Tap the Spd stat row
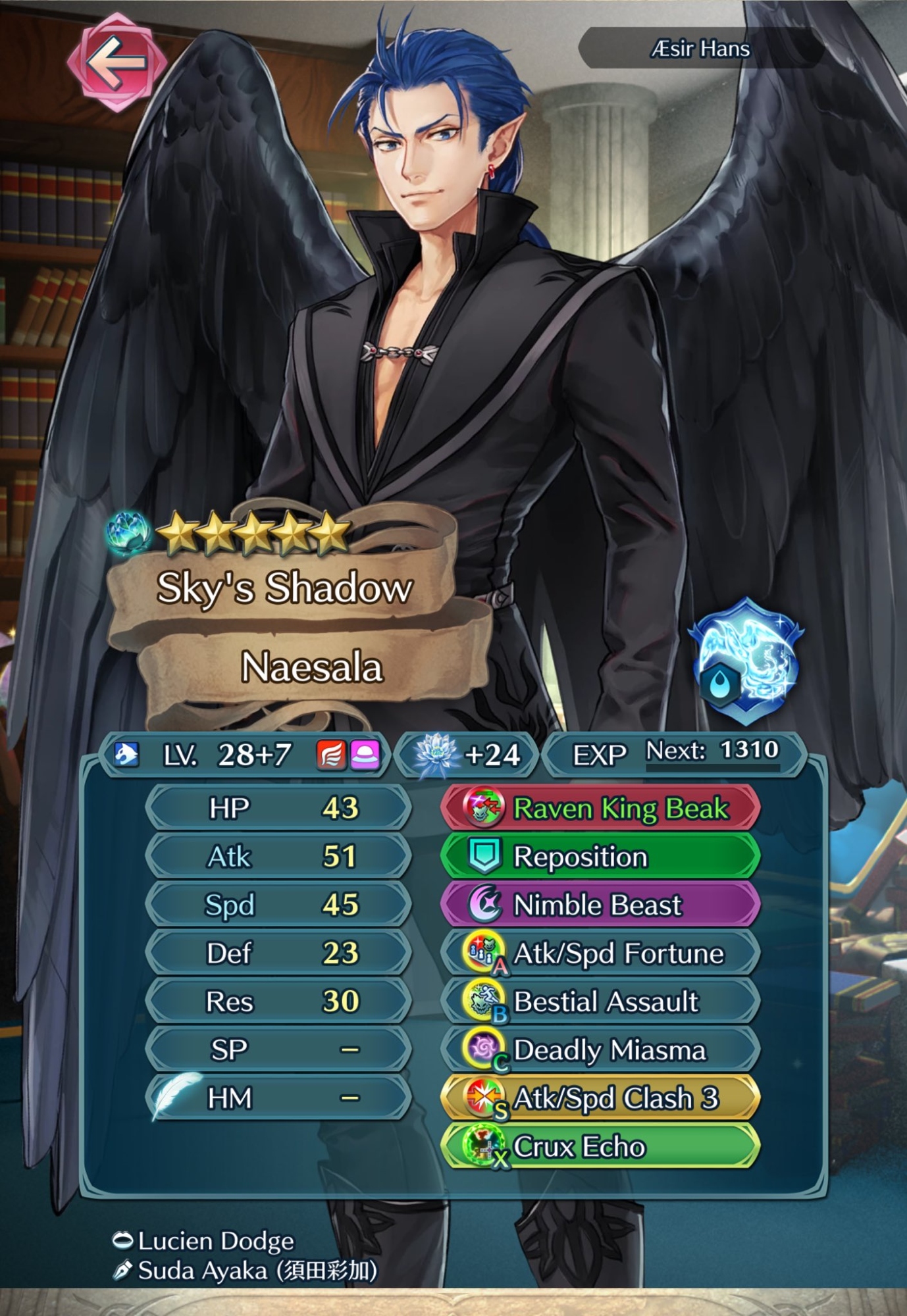 pyautogui.click(x=278, y=905)
